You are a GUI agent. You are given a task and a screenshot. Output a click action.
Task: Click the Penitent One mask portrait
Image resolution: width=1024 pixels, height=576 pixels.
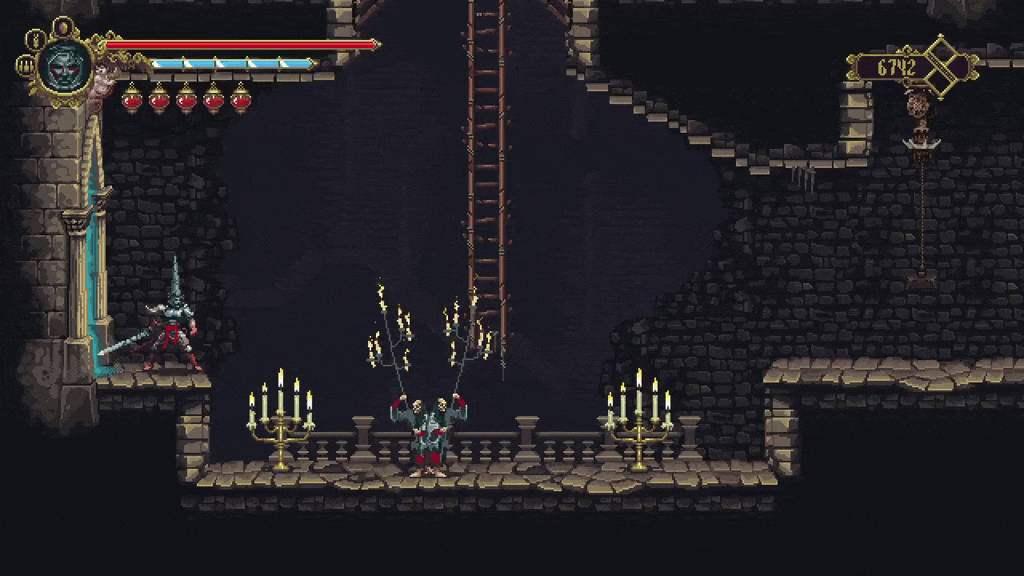pyautogui.click(x=66, y=66)
